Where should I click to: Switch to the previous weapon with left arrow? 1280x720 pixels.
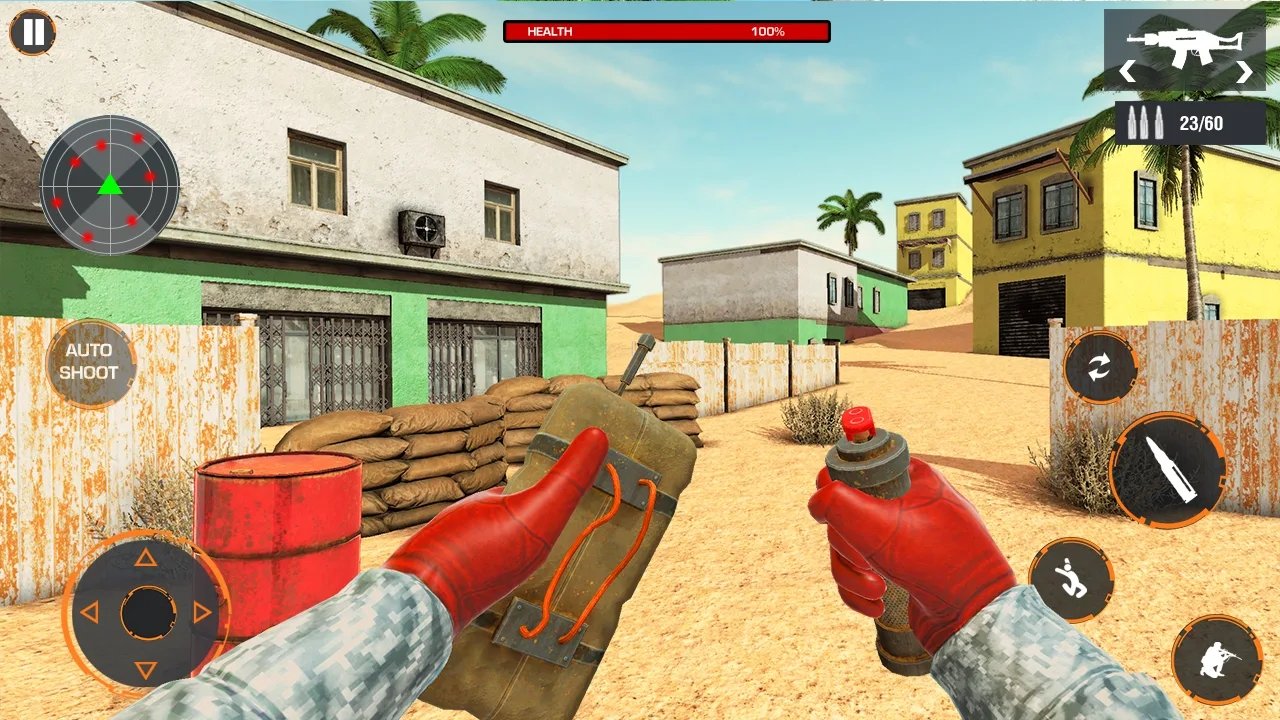click(x=1127, y=72)
